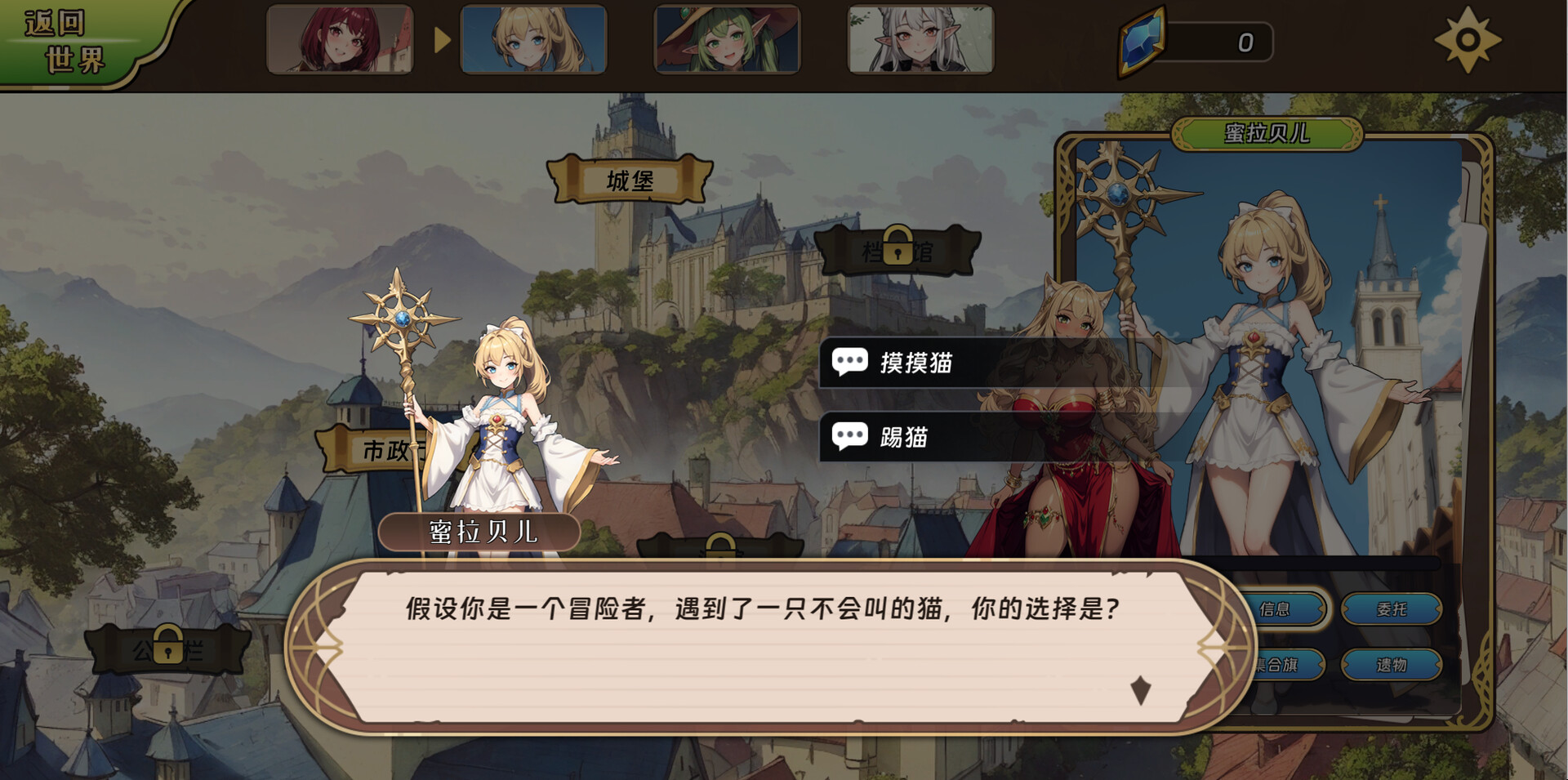Click the advance triangle in the dialogue box

[1140, 690]
